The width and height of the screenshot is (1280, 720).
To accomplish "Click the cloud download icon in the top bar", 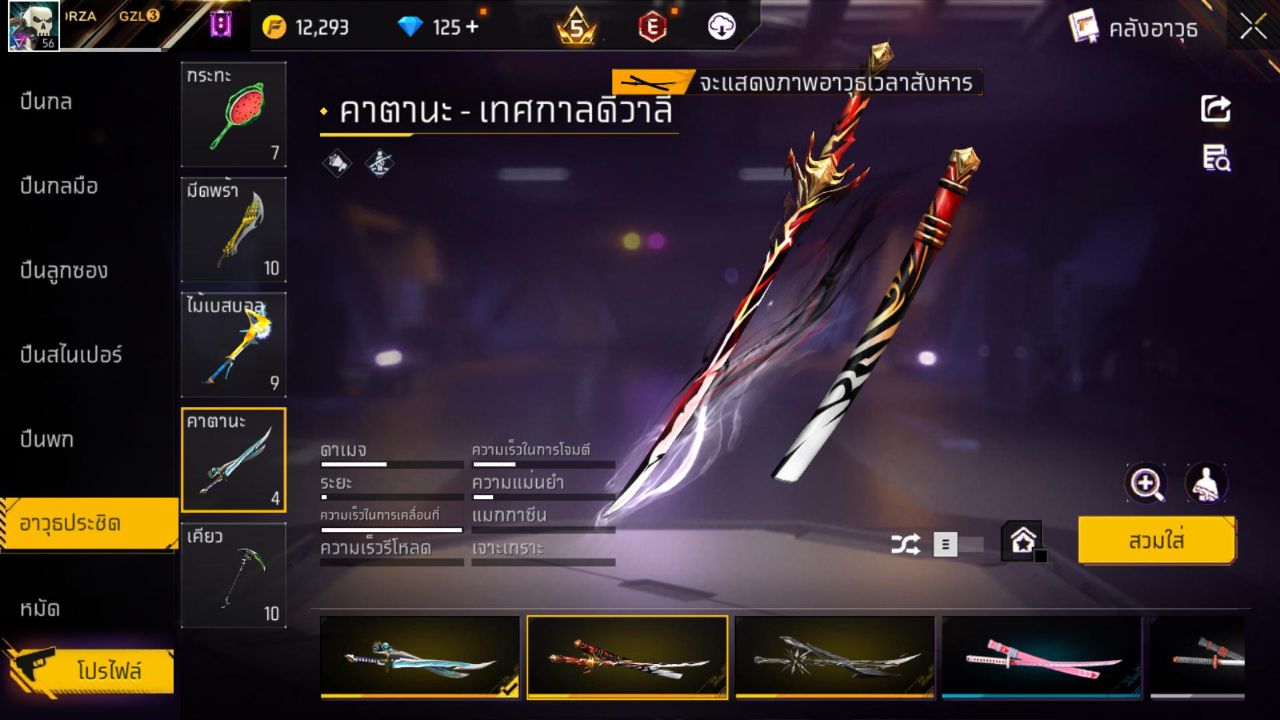I will click(x=720, y=27).
